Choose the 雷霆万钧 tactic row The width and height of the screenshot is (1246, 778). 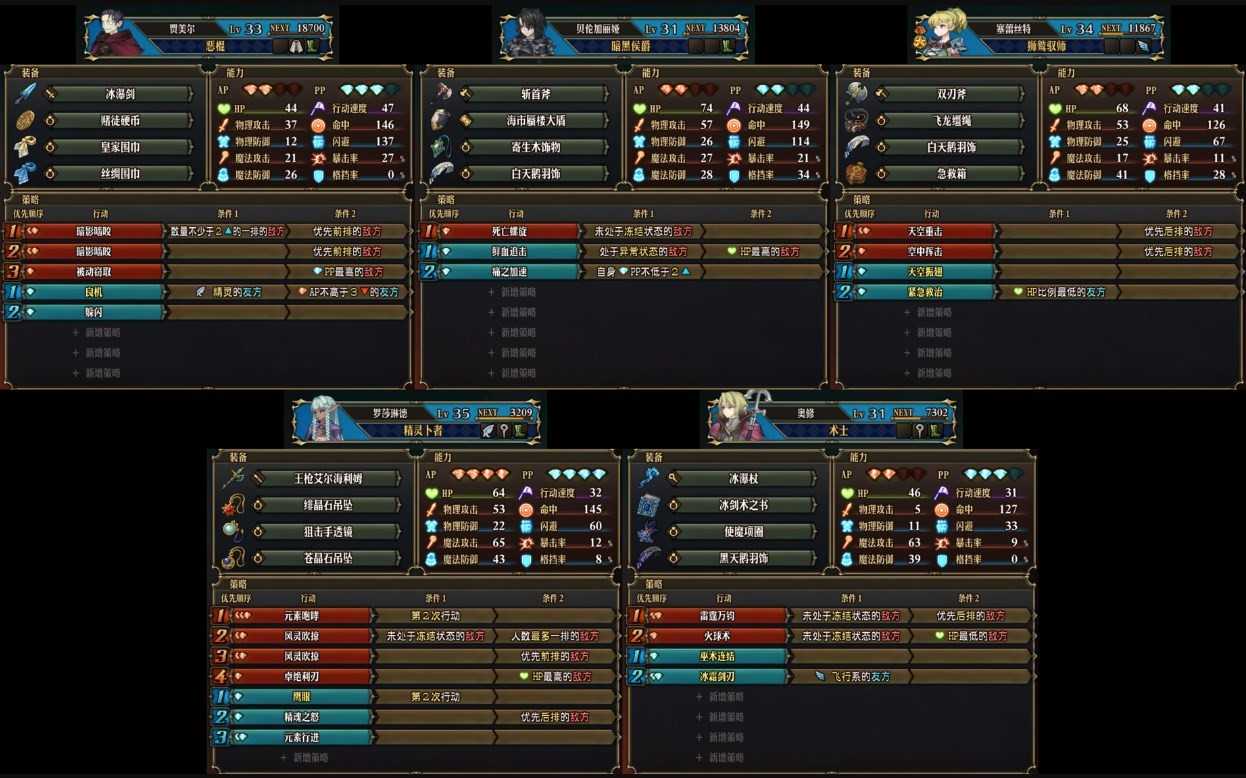point(716,616)
